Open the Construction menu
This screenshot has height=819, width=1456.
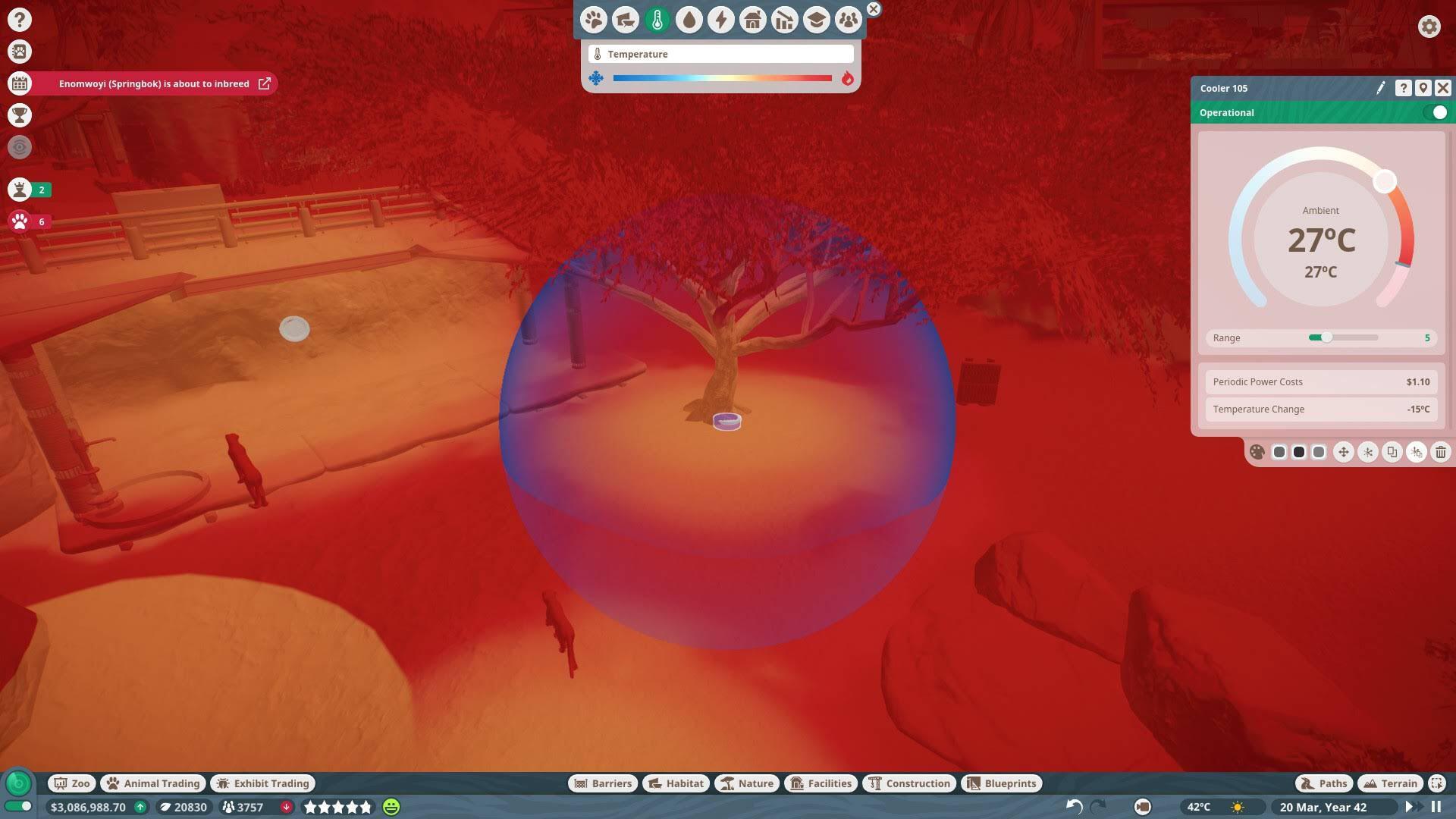pos(908,783)
